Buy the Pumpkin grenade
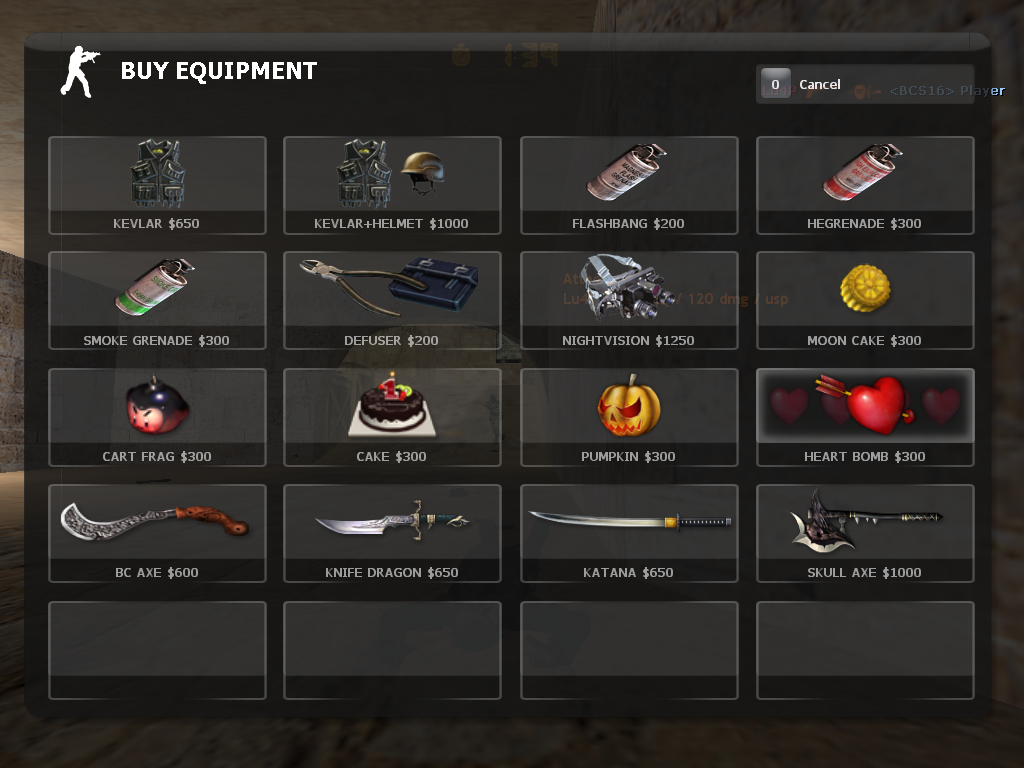1024x768 pixels. pyautogui.click(x=629, y=417)
